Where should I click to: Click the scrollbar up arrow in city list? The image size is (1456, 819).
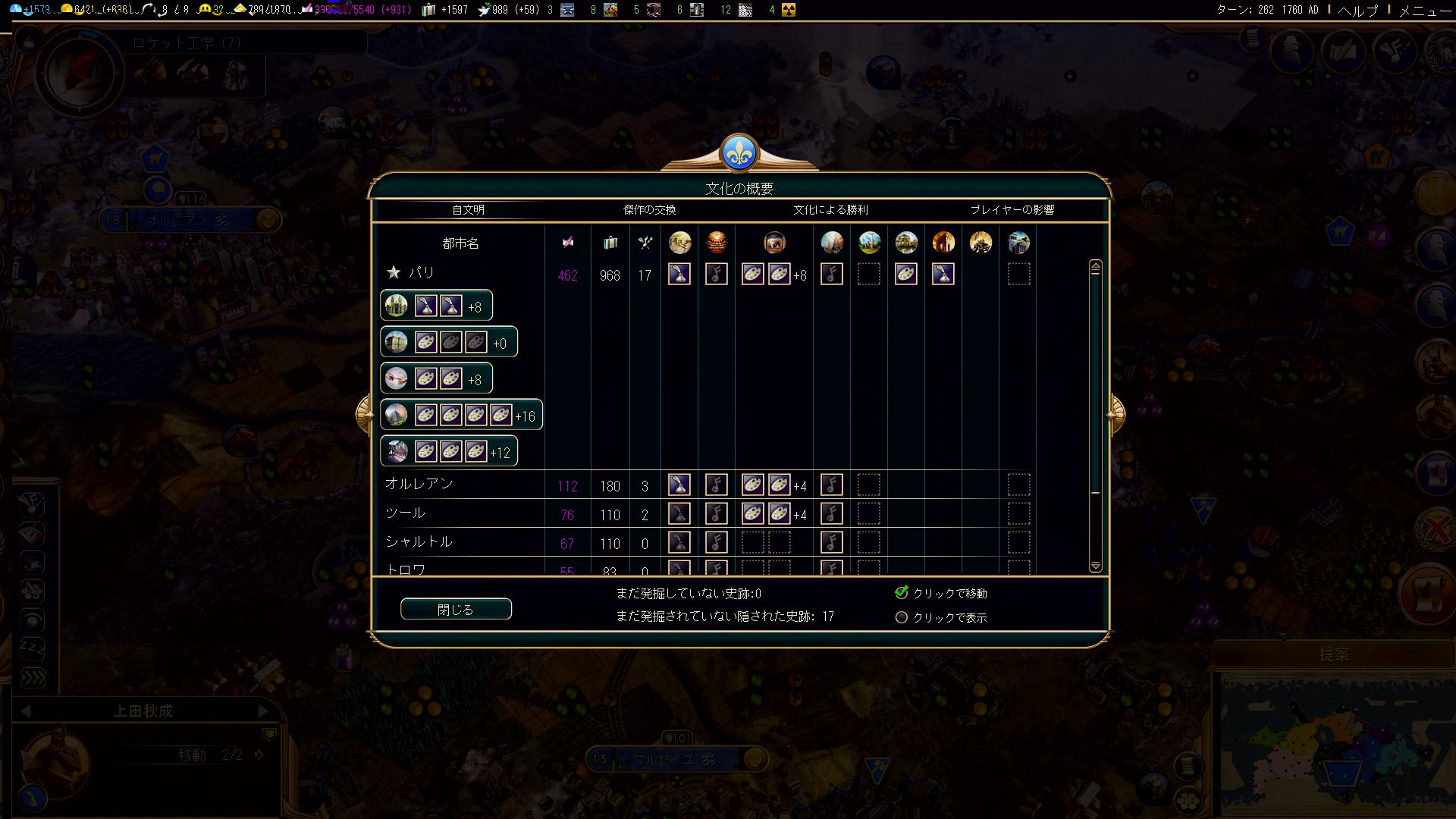coord(1095,266)
